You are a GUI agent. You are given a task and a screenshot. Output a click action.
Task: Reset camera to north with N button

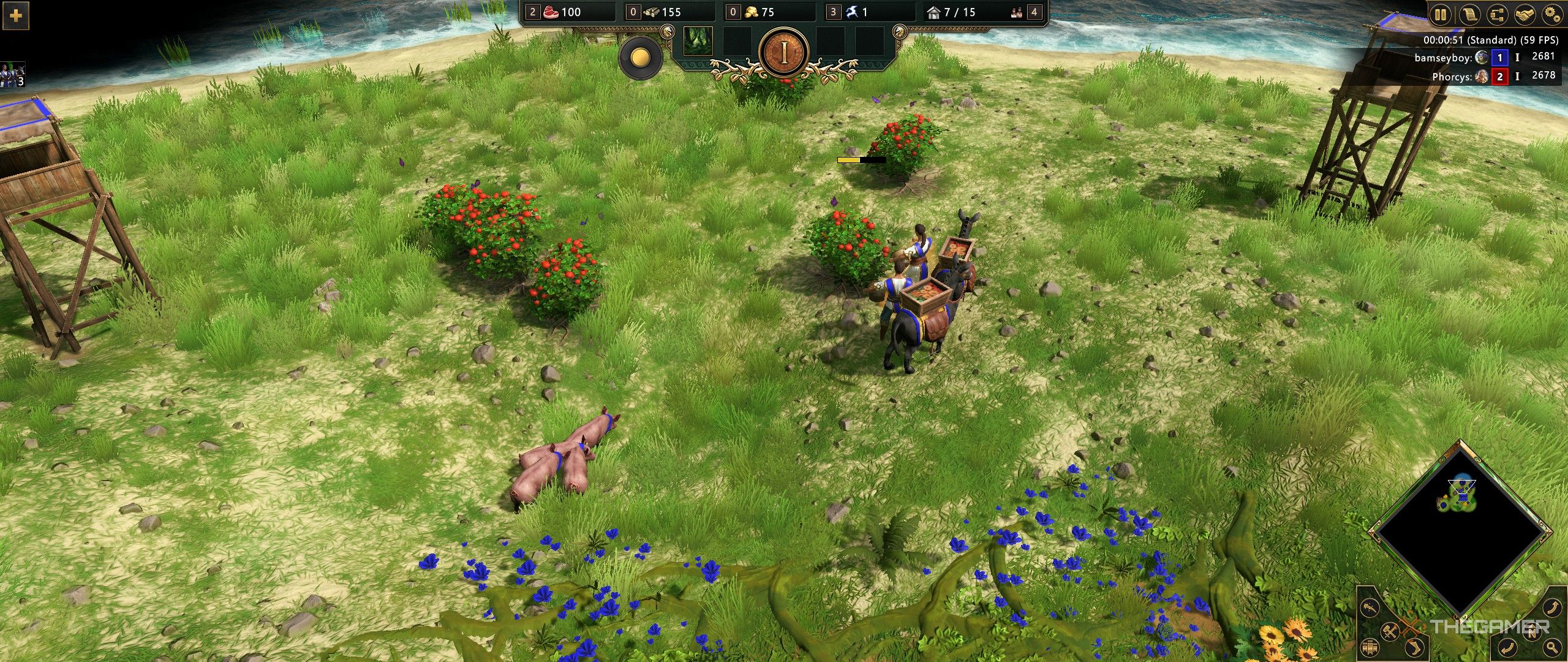(1531, 633)
